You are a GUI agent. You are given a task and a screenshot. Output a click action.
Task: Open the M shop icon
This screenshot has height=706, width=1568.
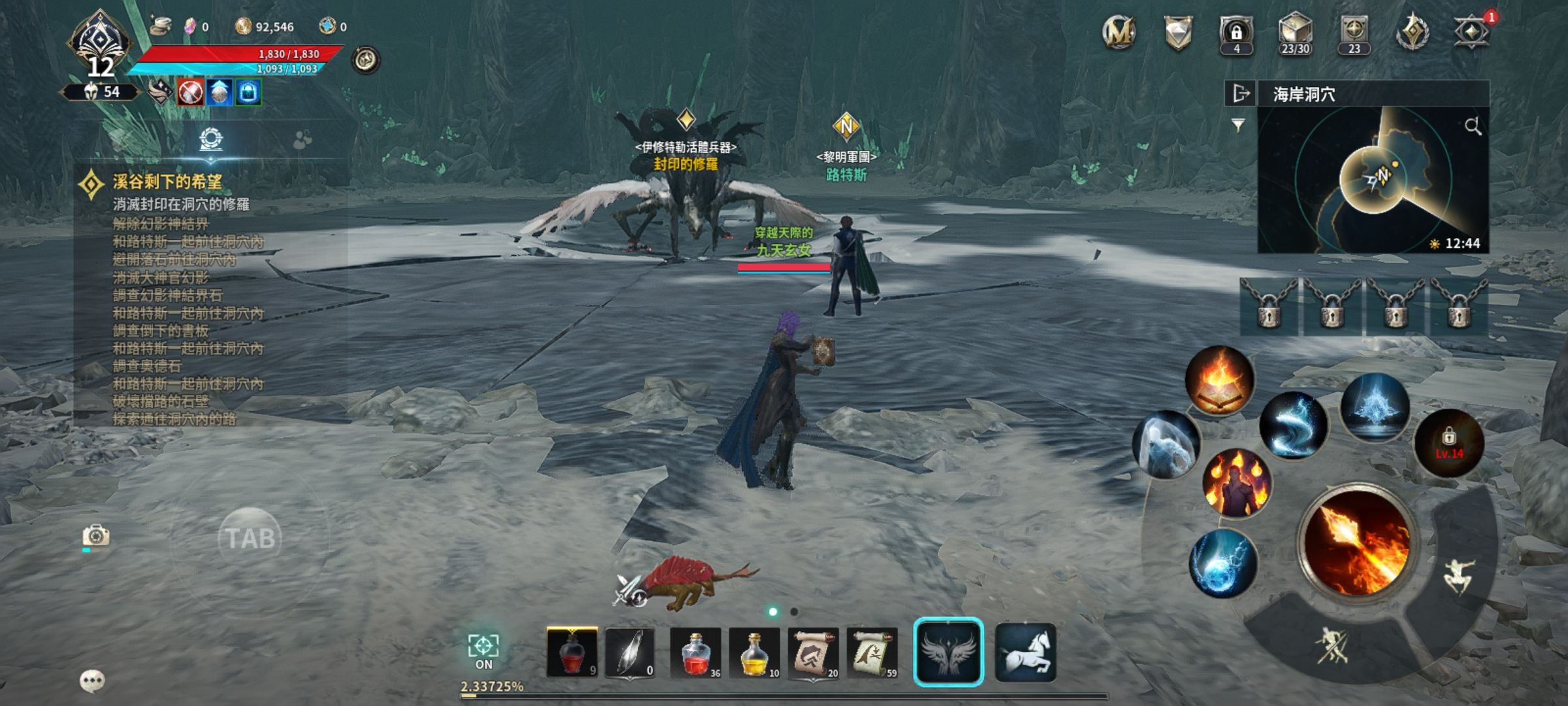[x=1119, y=33]
